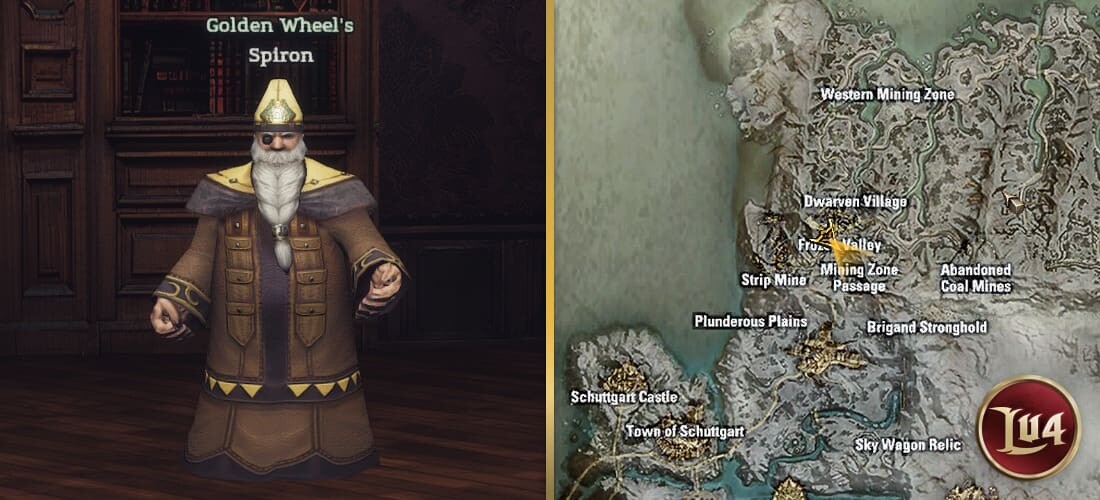1100x500 pixels.
Task: Choose the Sky Wagon Relic label
Action: pos(908,445)
